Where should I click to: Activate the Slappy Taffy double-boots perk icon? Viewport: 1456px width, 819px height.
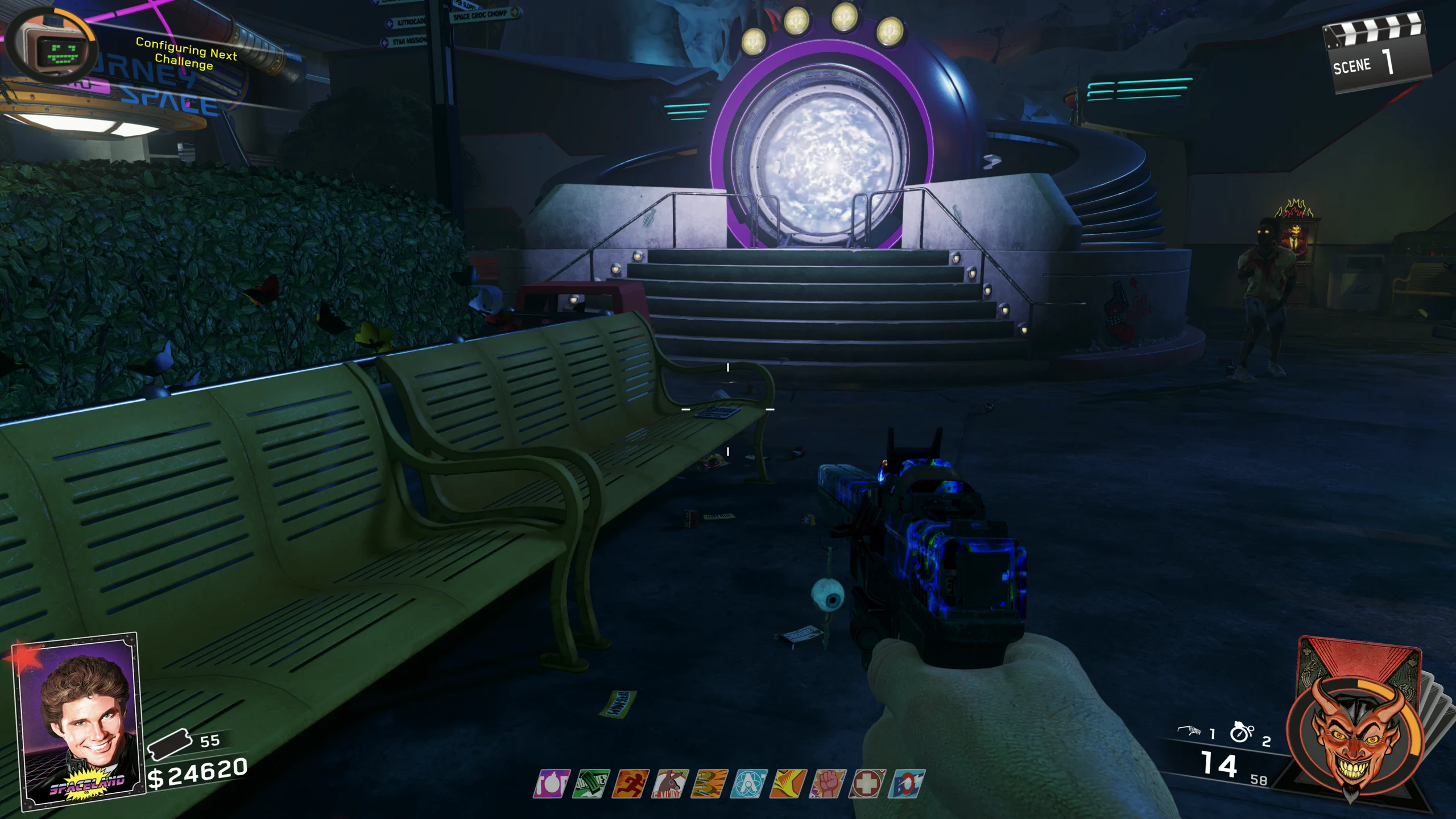(710, 784)
